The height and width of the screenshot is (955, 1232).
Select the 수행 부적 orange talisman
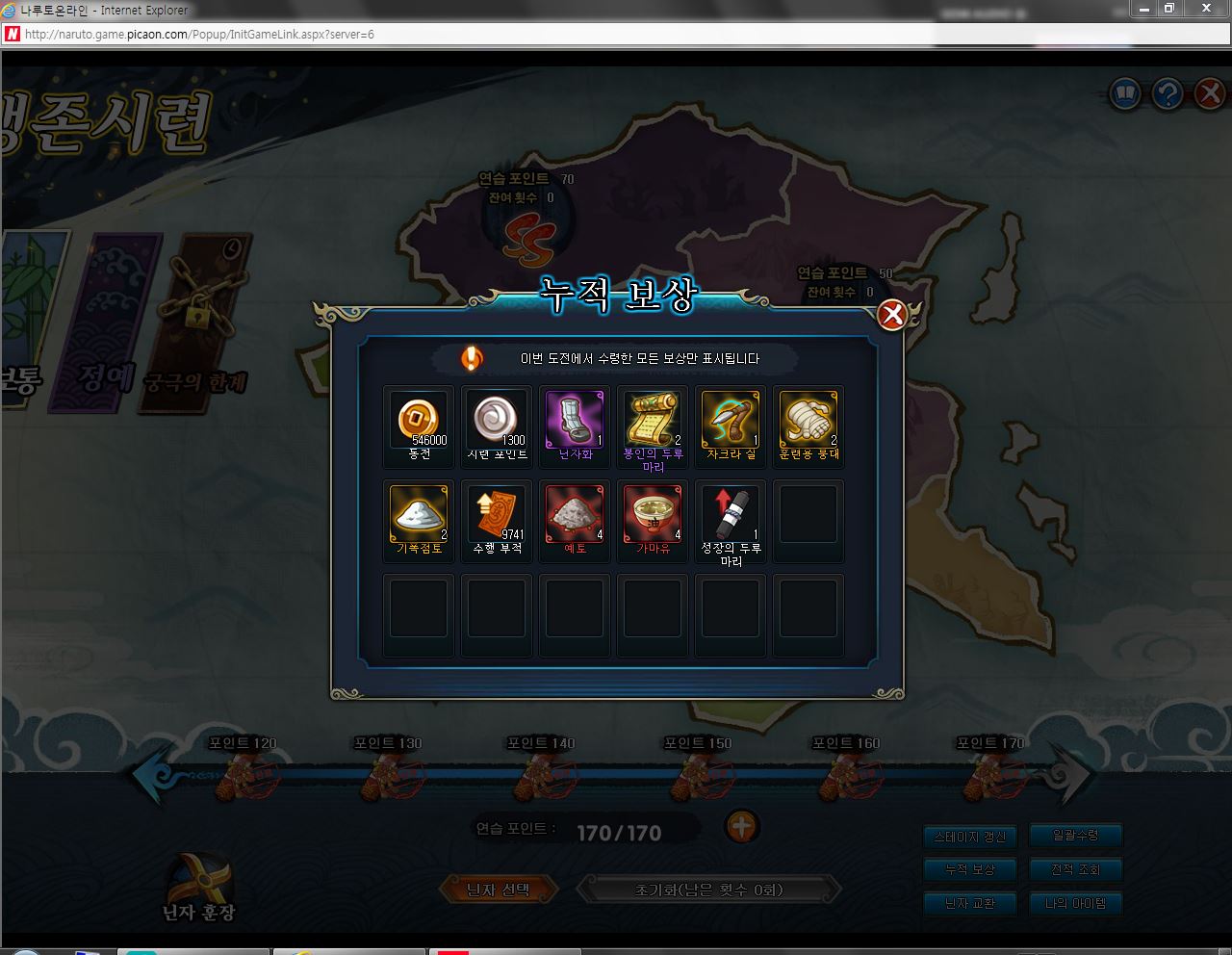pos(497,514)
